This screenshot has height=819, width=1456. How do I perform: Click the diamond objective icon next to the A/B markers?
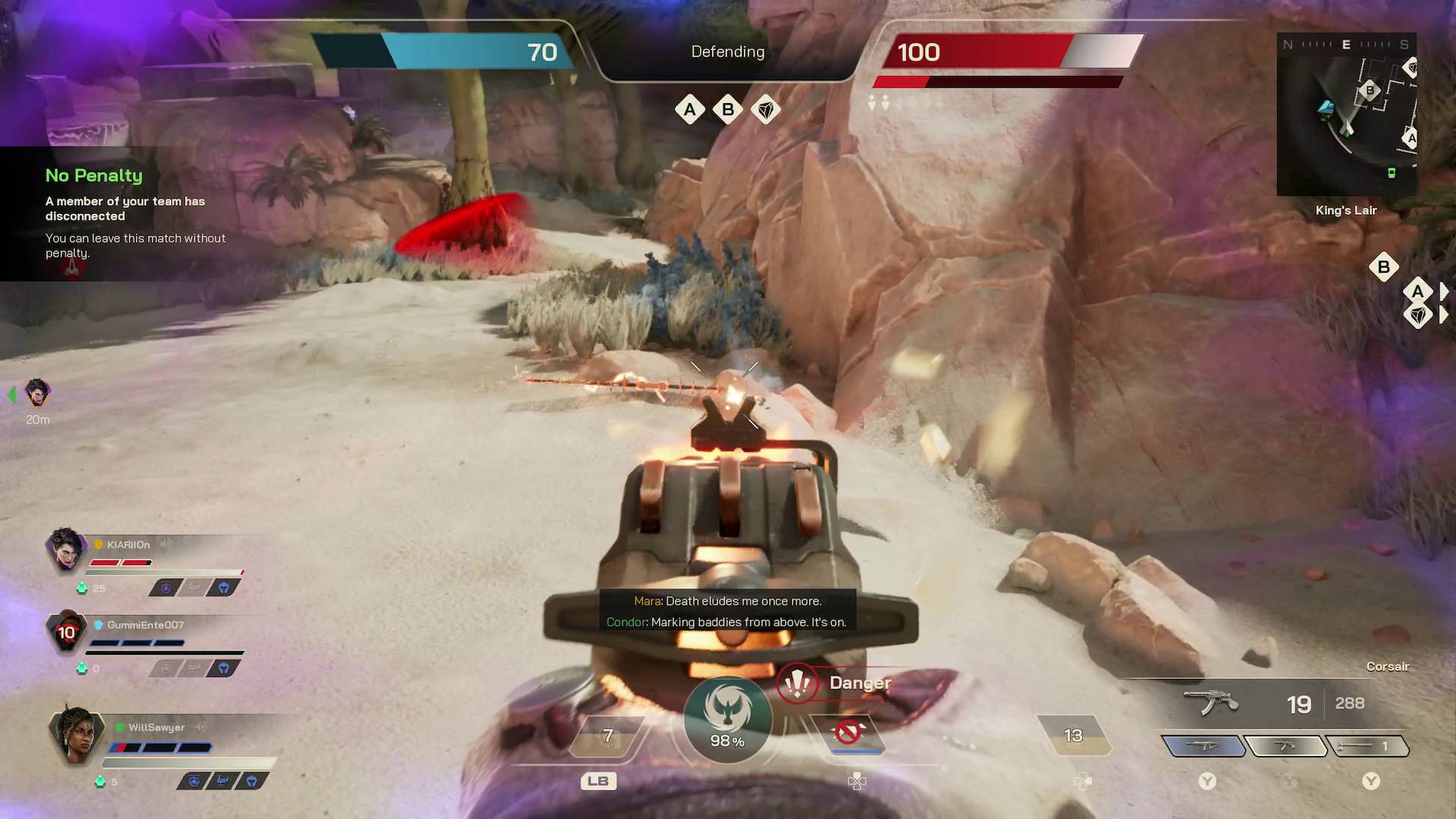coord(766,109)
